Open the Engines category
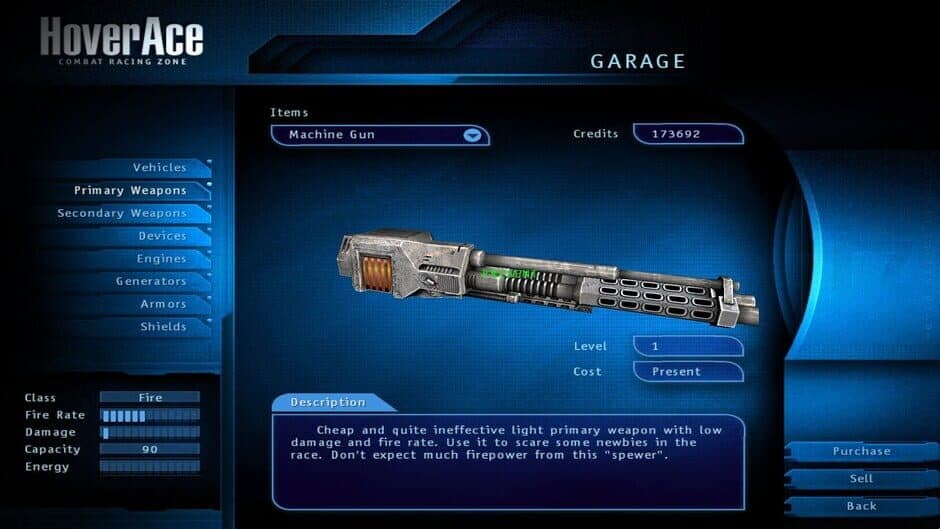 (x=162, y=259)
